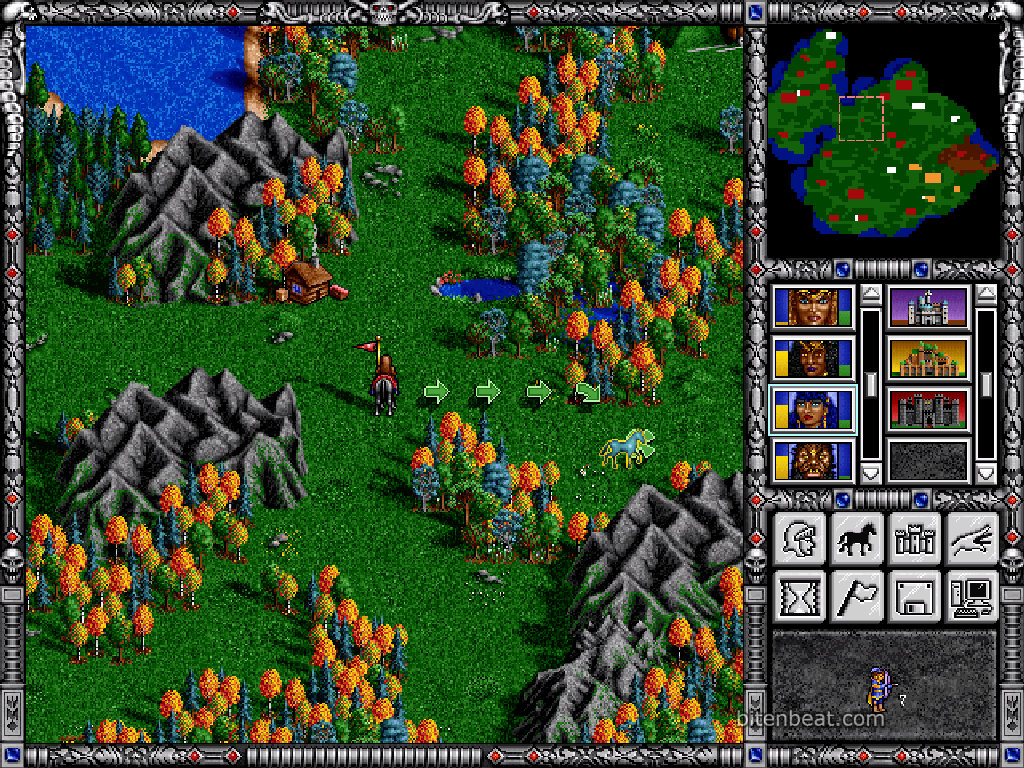Viewport: 1024px width, 768px height.
Task: Open system options with computer button
Action: [972, 597]
